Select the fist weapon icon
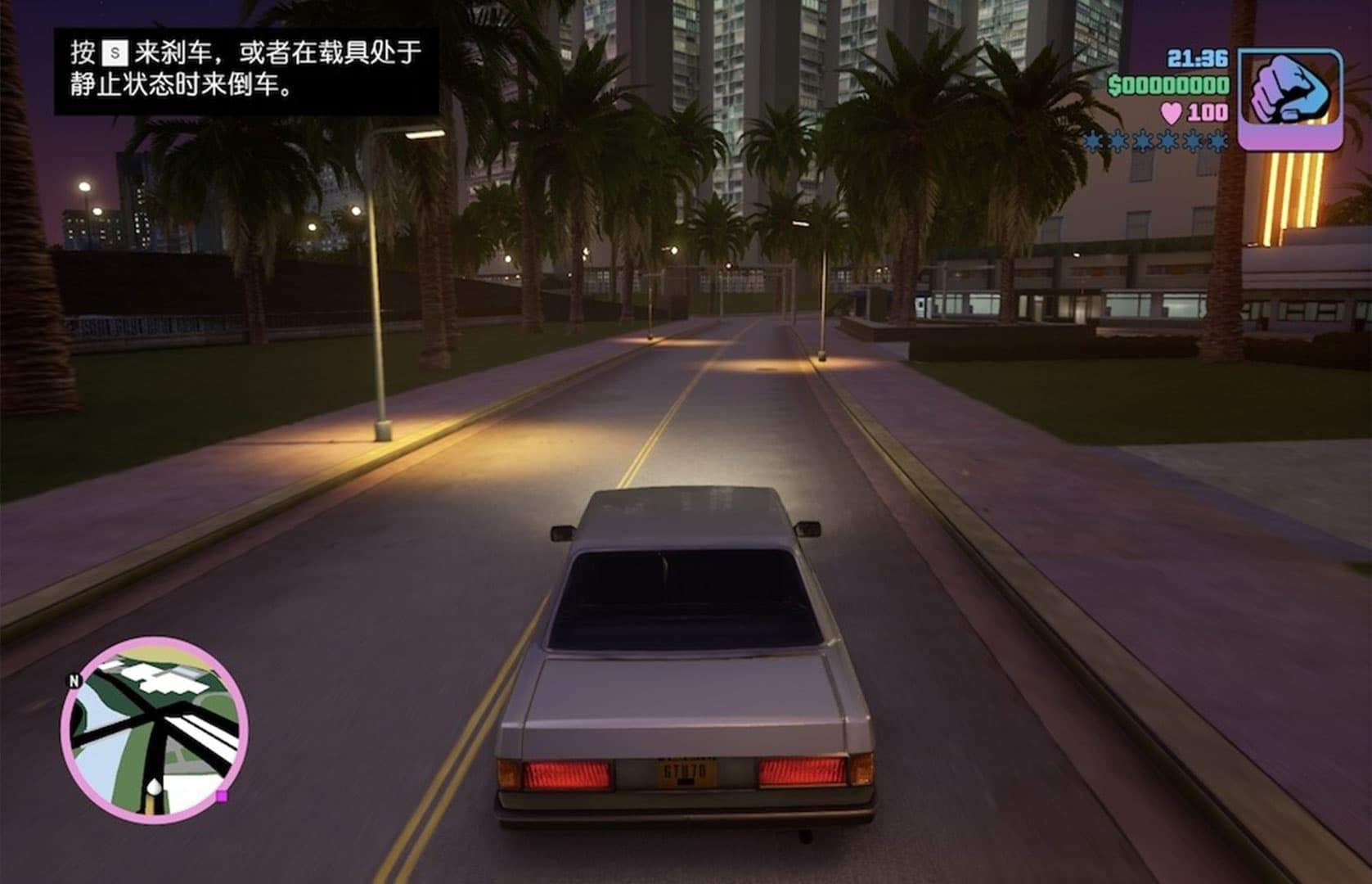The width and height of the screenshot is (1372, 884). click(x=1290, y=98)
